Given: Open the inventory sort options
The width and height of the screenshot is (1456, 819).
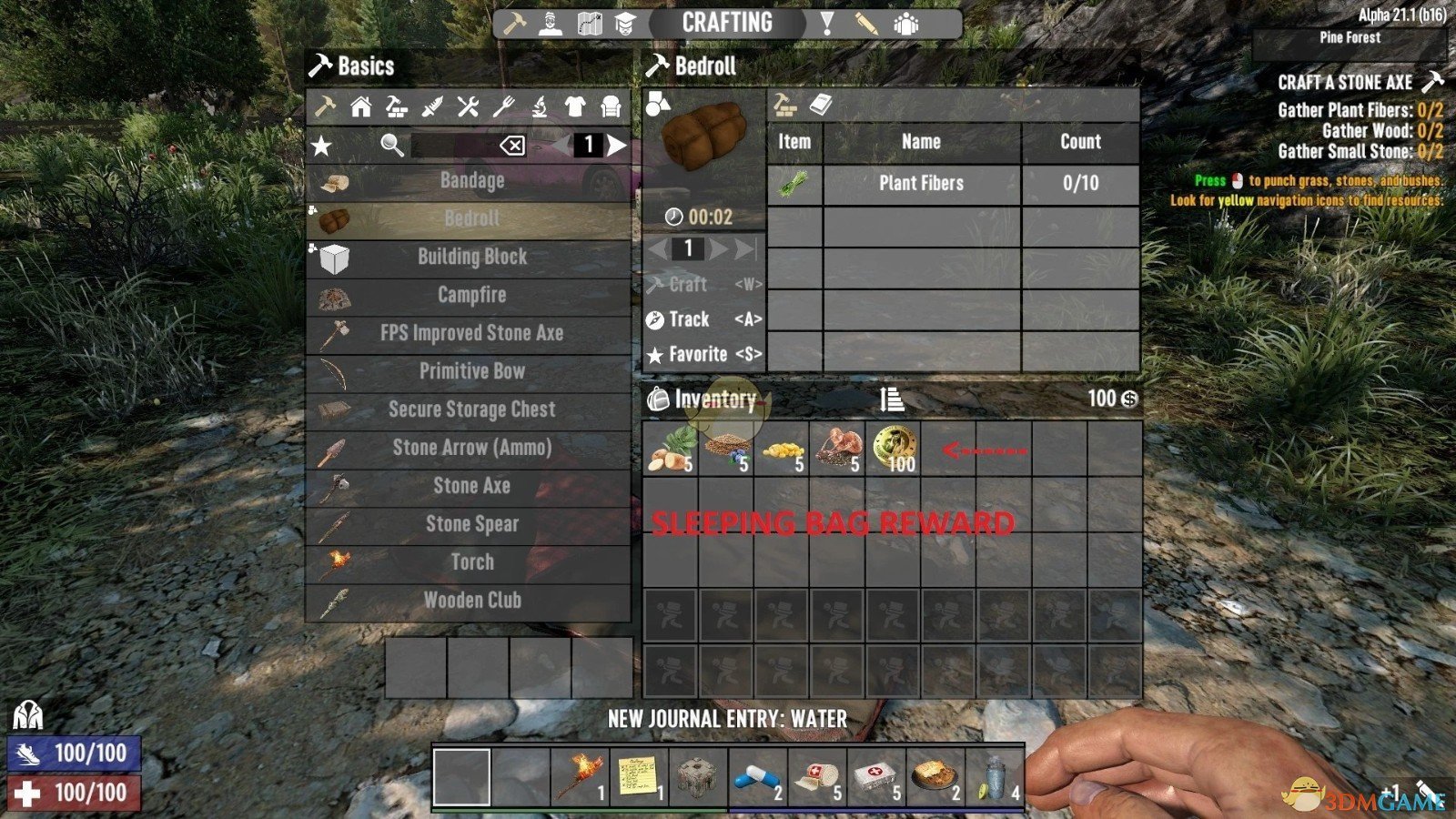Looking at the screenshot, I should tap(890, 398).
